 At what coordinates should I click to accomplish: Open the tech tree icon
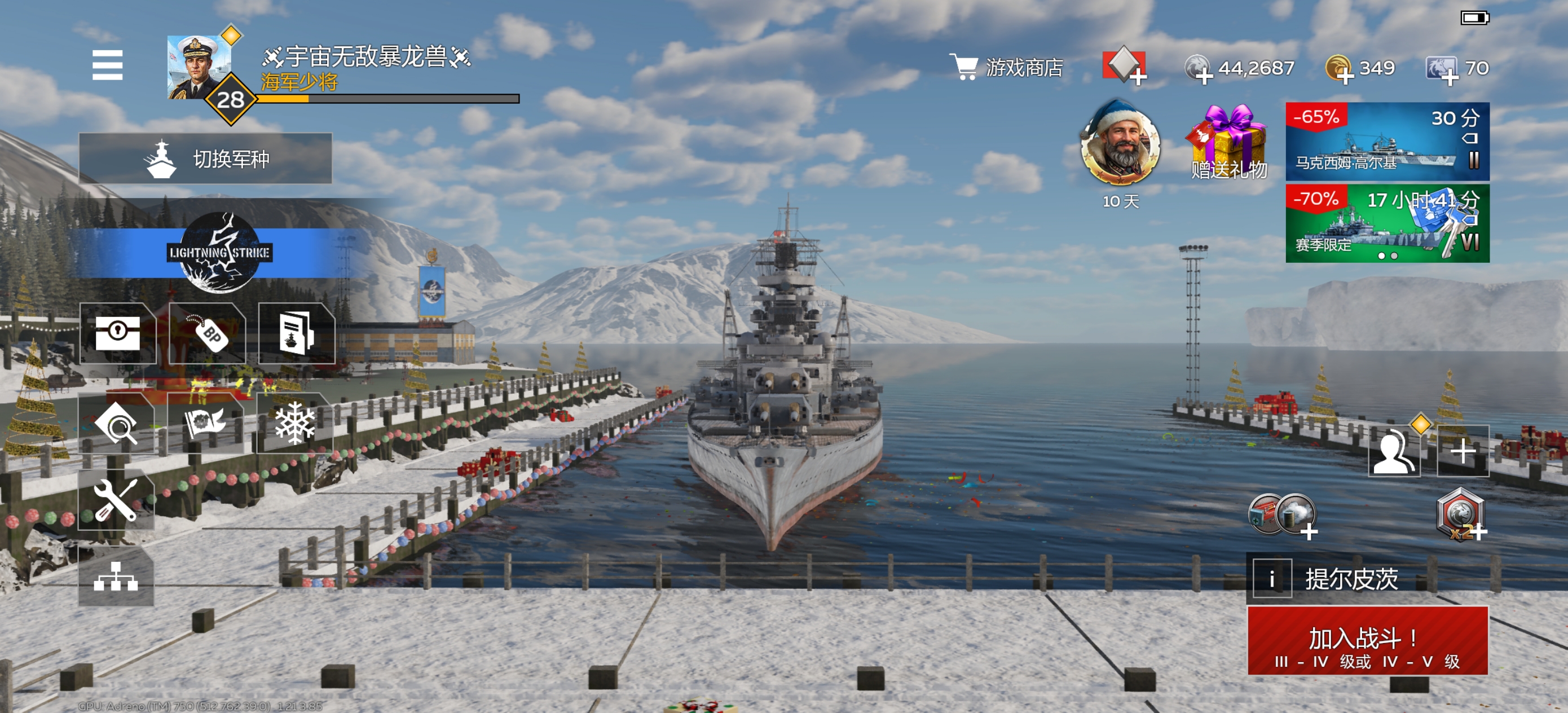(116, 576)
